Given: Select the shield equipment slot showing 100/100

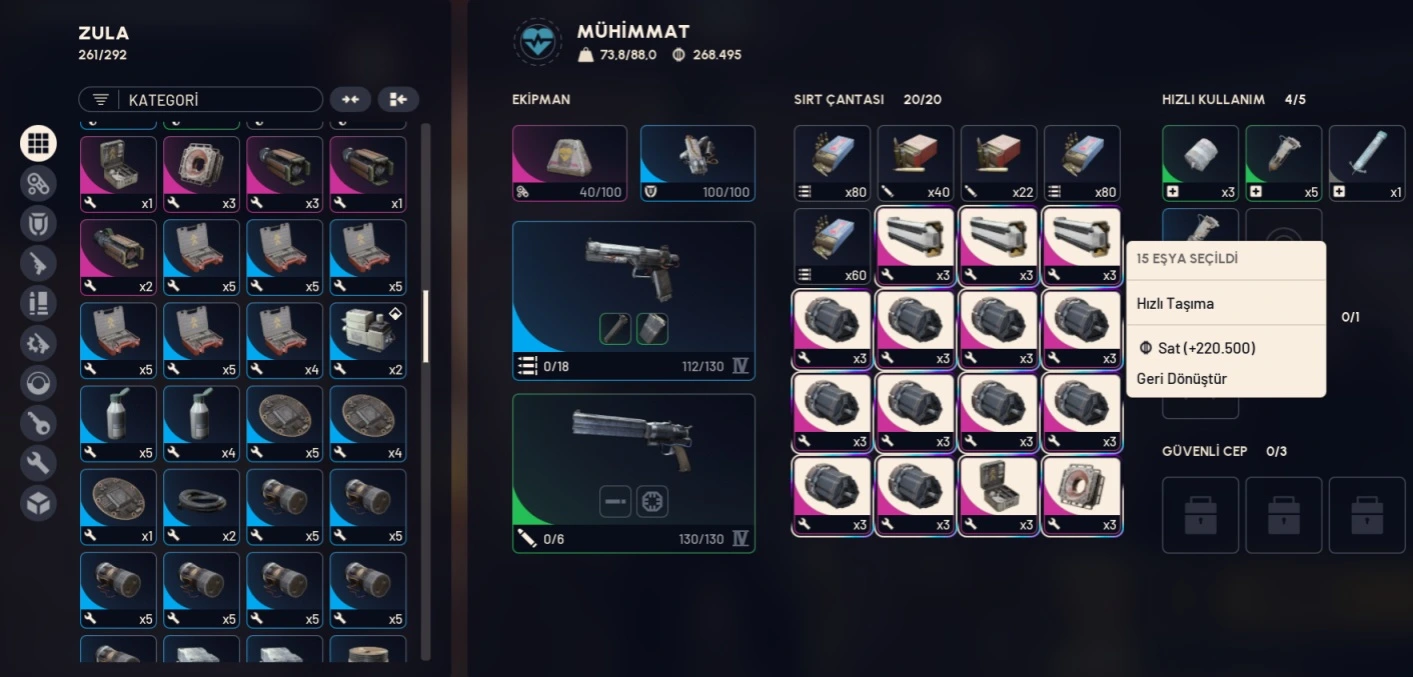Looking at the screenshot, I should click(x=697, y=162).
